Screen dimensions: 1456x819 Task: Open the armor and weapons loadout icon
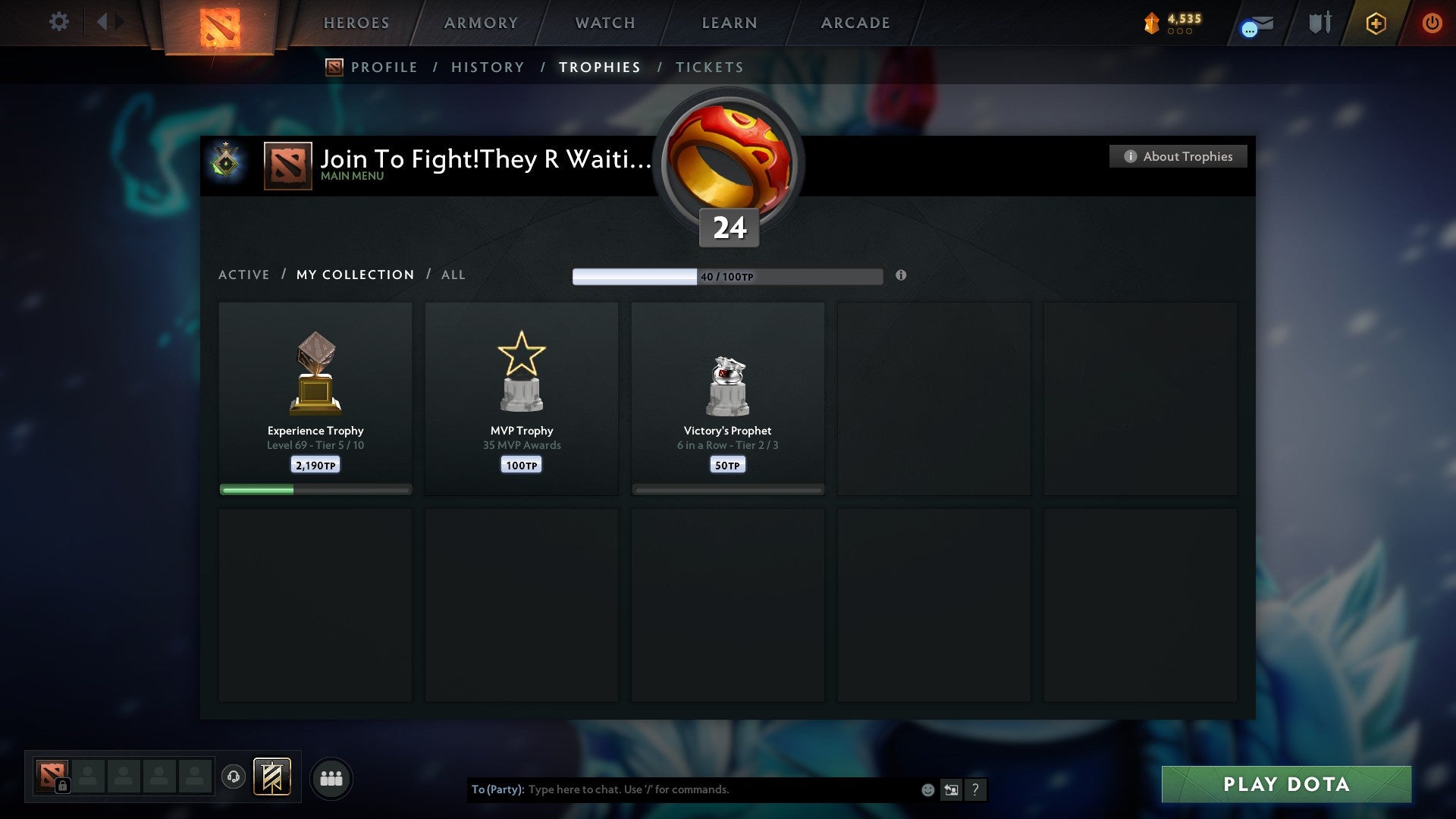(x=1319, y=23)
